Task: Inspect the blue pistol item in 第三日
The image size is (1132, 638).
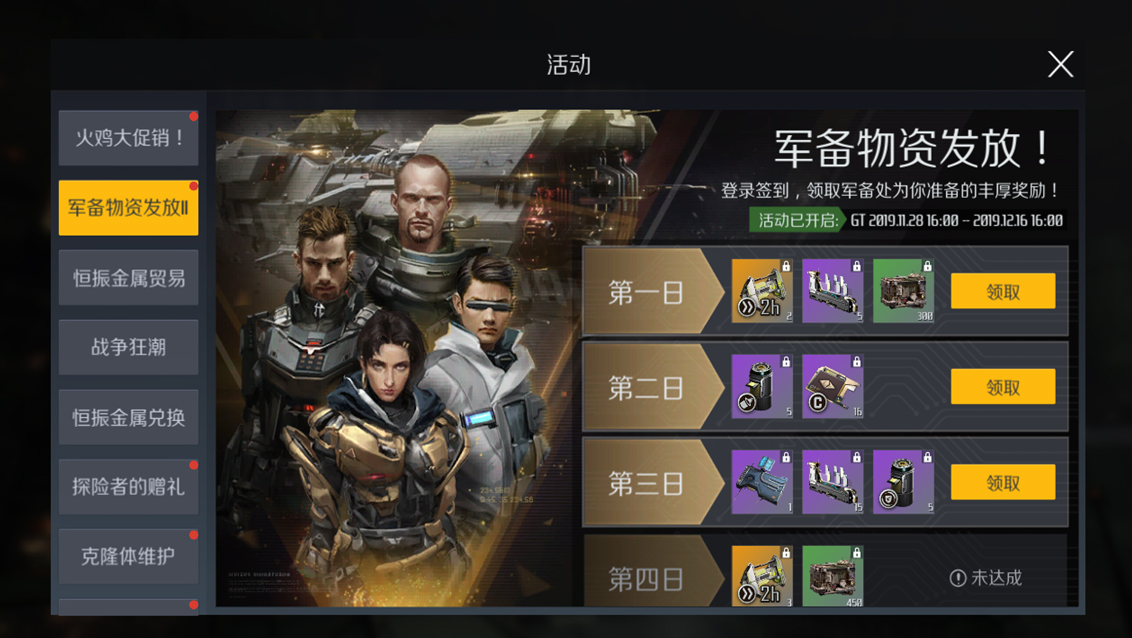Action: [762, 482]
